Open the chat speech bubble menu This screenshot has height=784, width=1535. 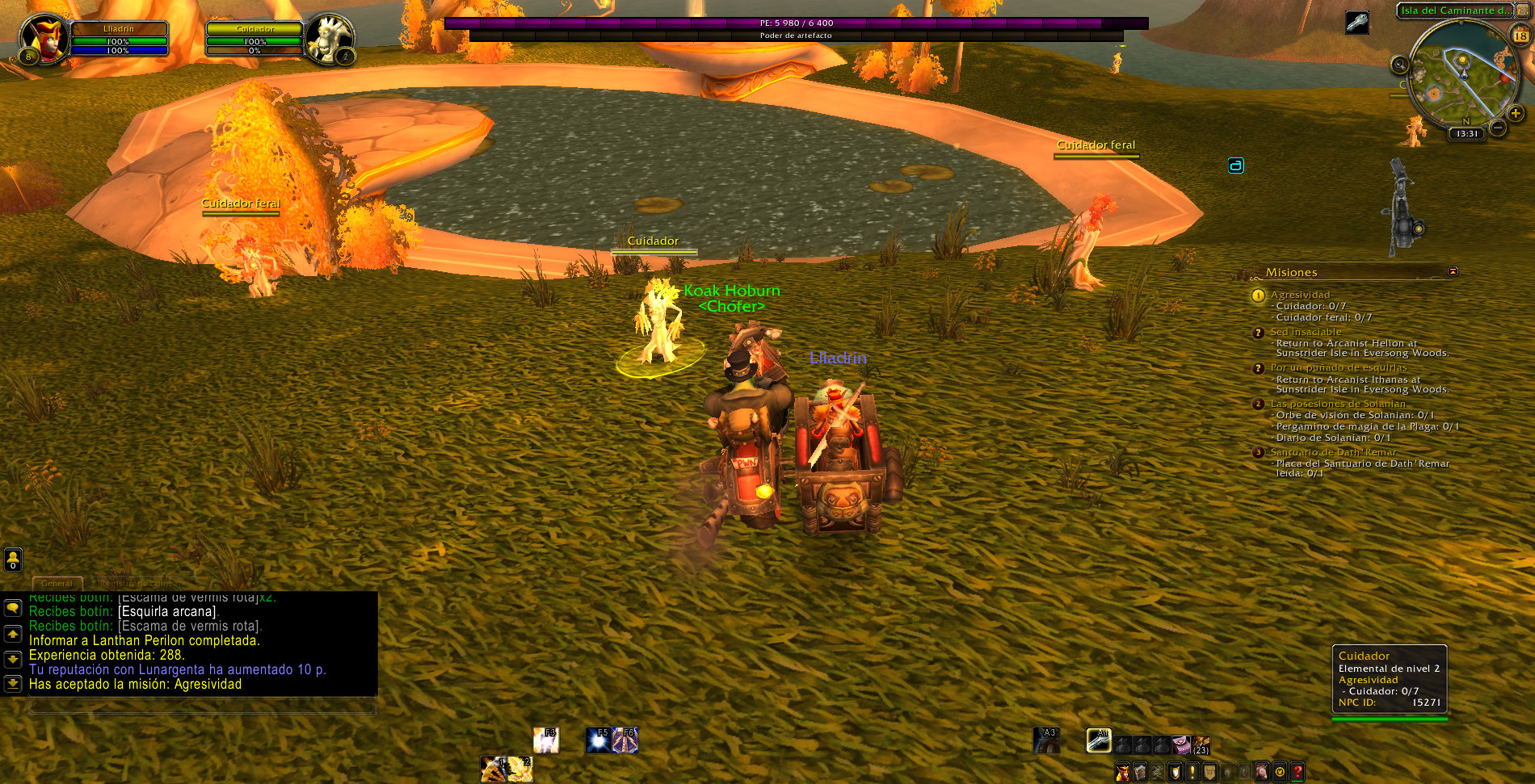tap(13, 607)
